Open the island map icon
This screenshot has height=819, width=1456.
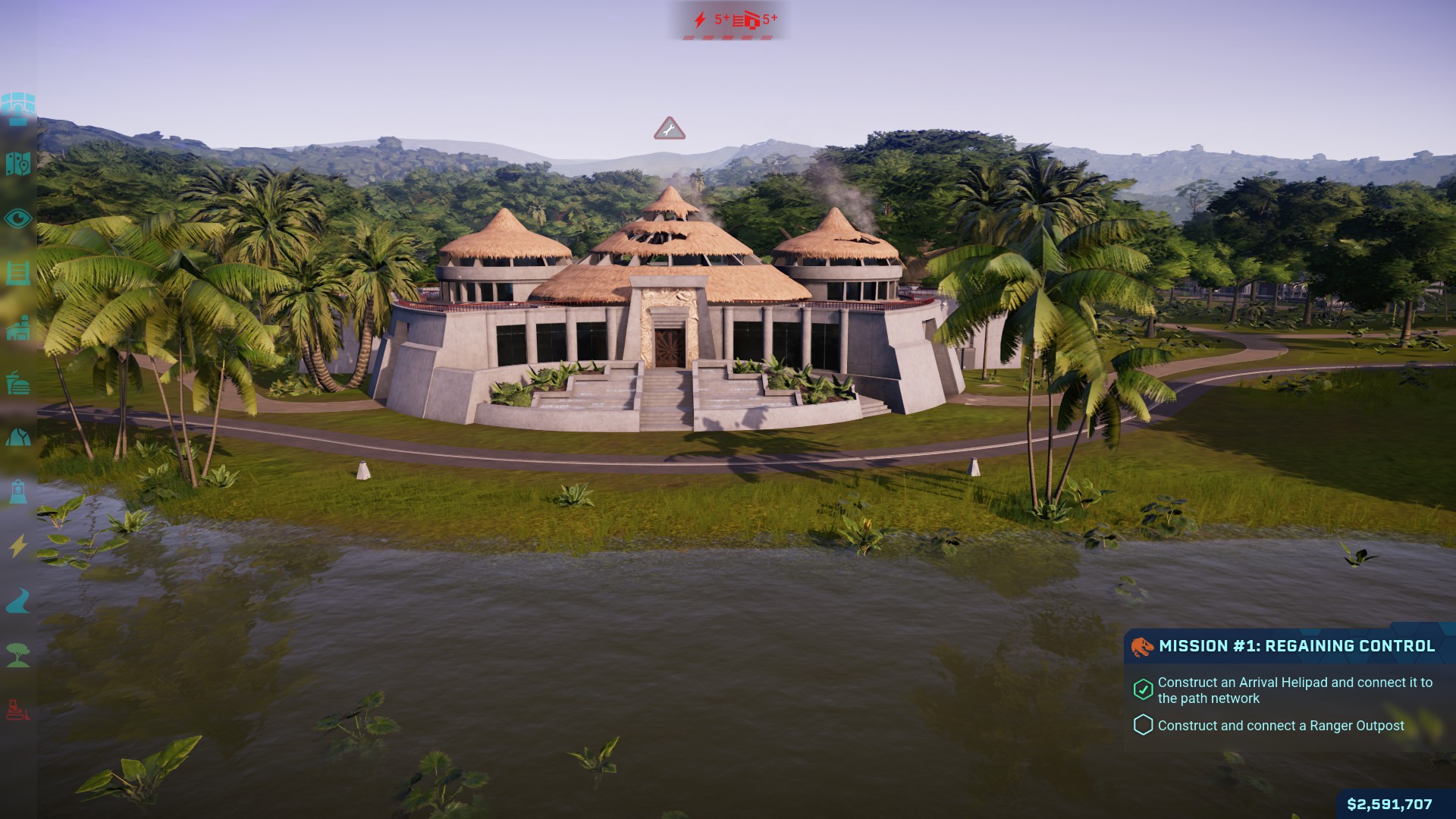tap(18, 163)
